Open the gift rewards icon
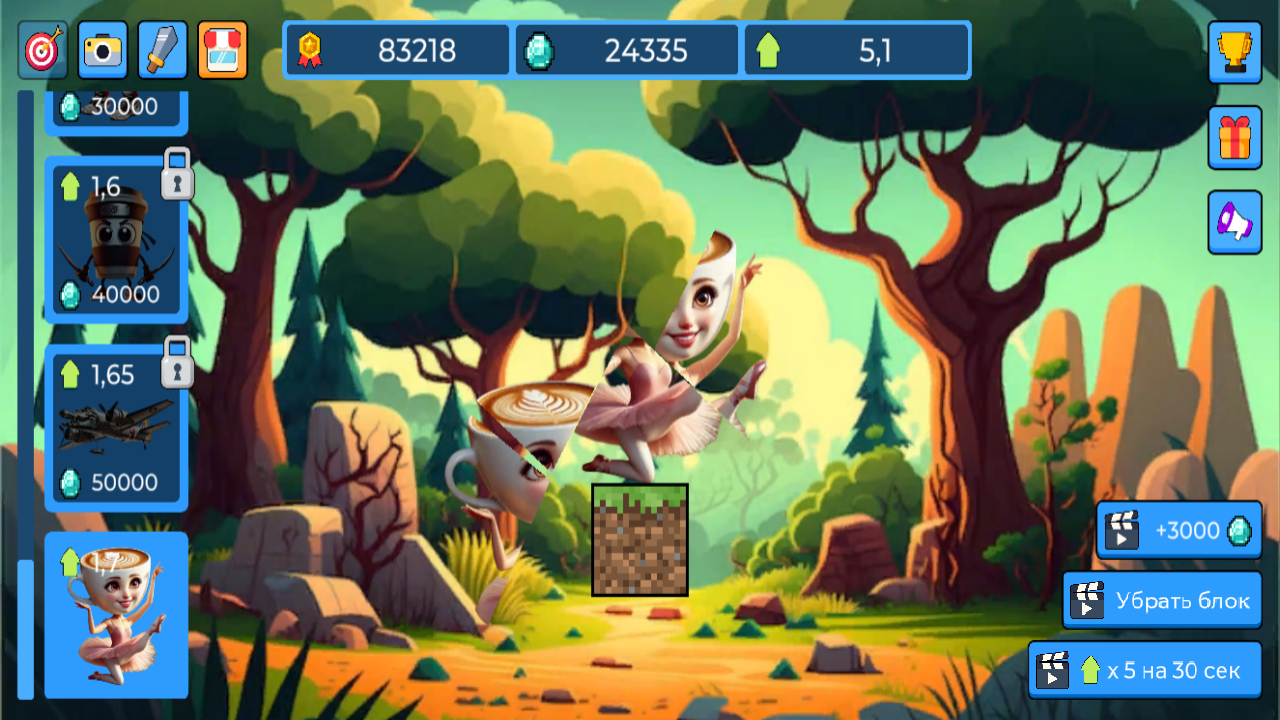 [x=1234, y=137]
